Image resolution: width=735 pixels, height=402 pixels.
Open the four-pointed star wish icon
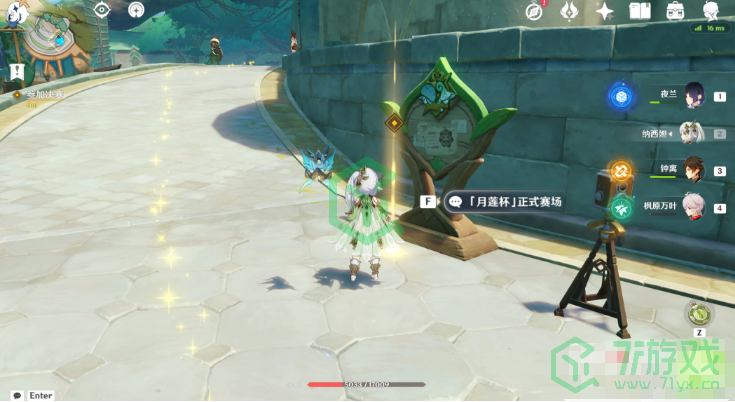point(605,11)
